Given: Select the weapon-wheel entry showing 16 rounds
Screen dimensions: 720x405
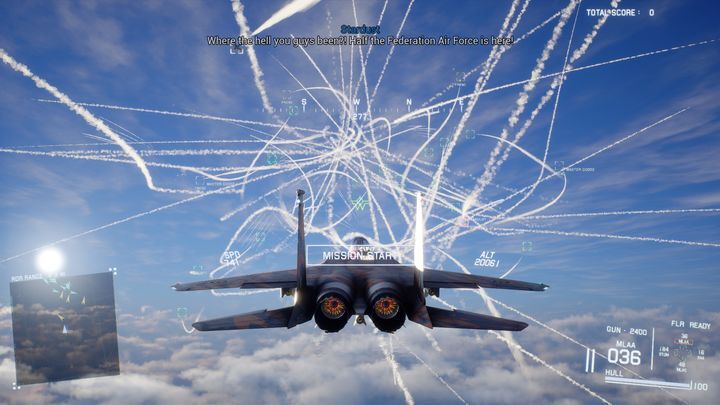Looking at the screenshot, I should [701, 354].
